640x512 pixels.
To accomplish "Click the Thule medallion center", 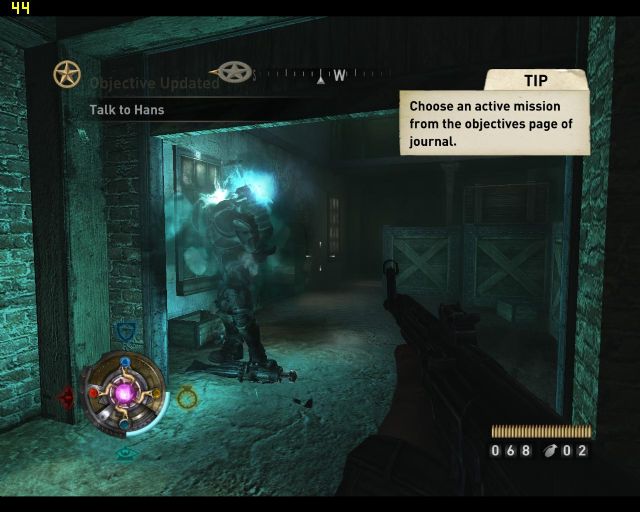I will (x=126, y=393).
